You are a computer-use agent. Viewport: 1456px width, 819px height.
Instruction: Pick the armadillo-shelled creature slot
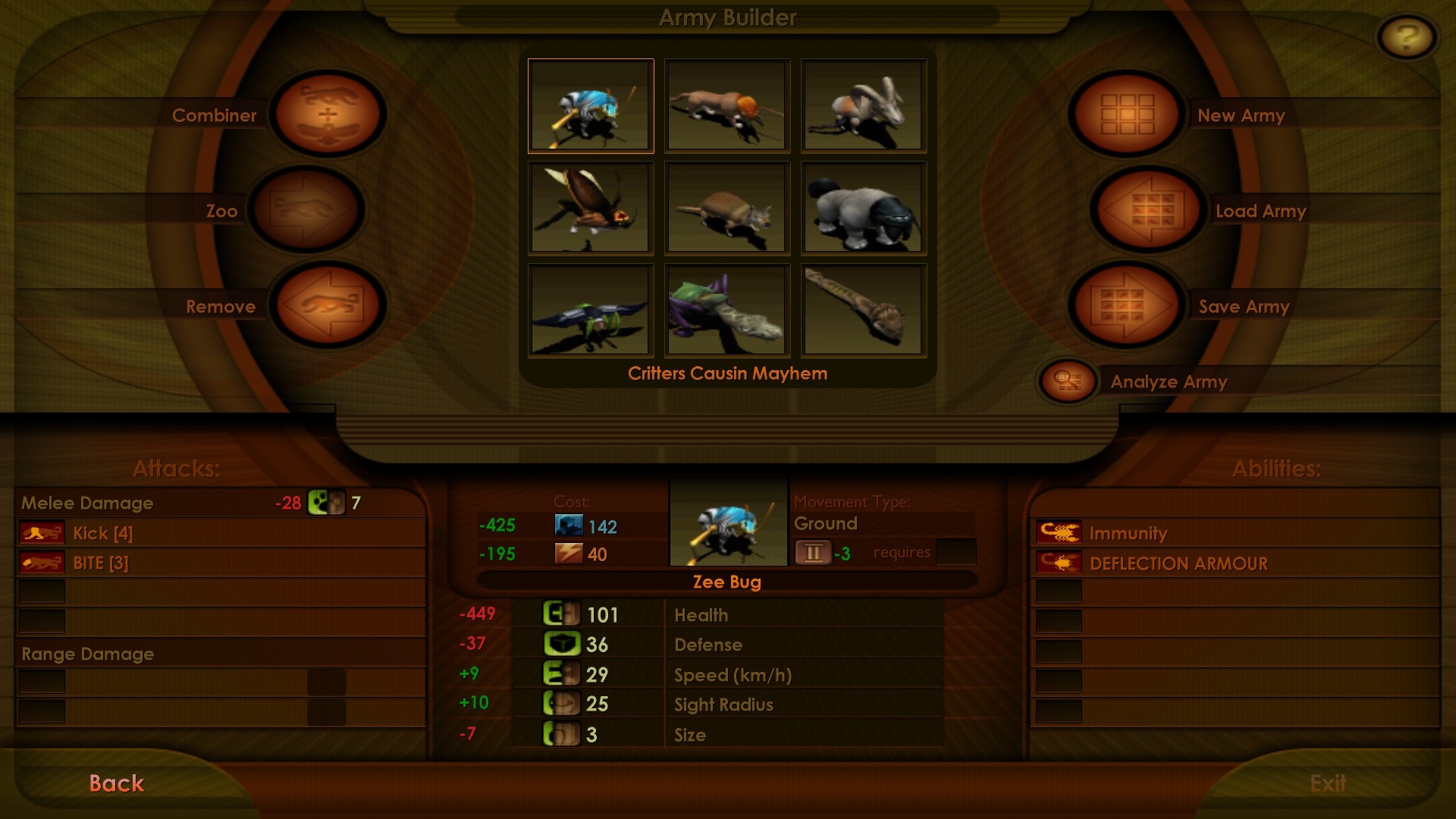click(726, 208)
